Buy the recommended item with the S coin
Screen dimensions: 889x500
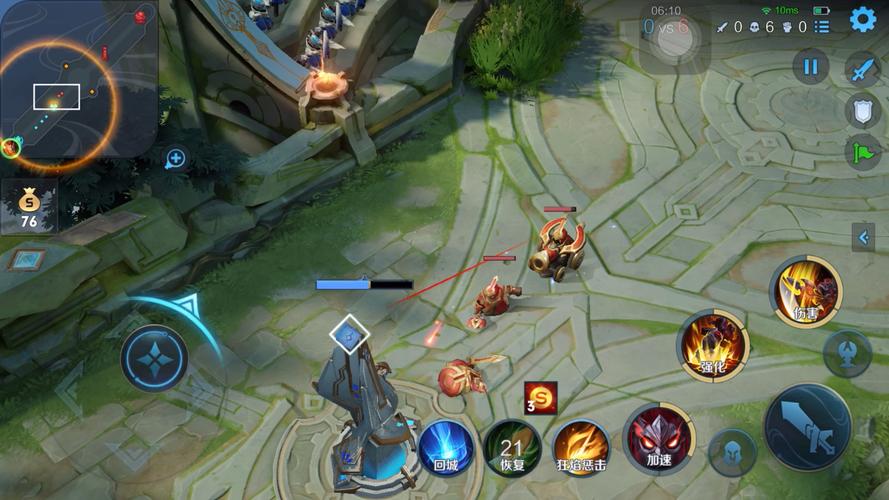pyautogui.click(x=541, y=398)
